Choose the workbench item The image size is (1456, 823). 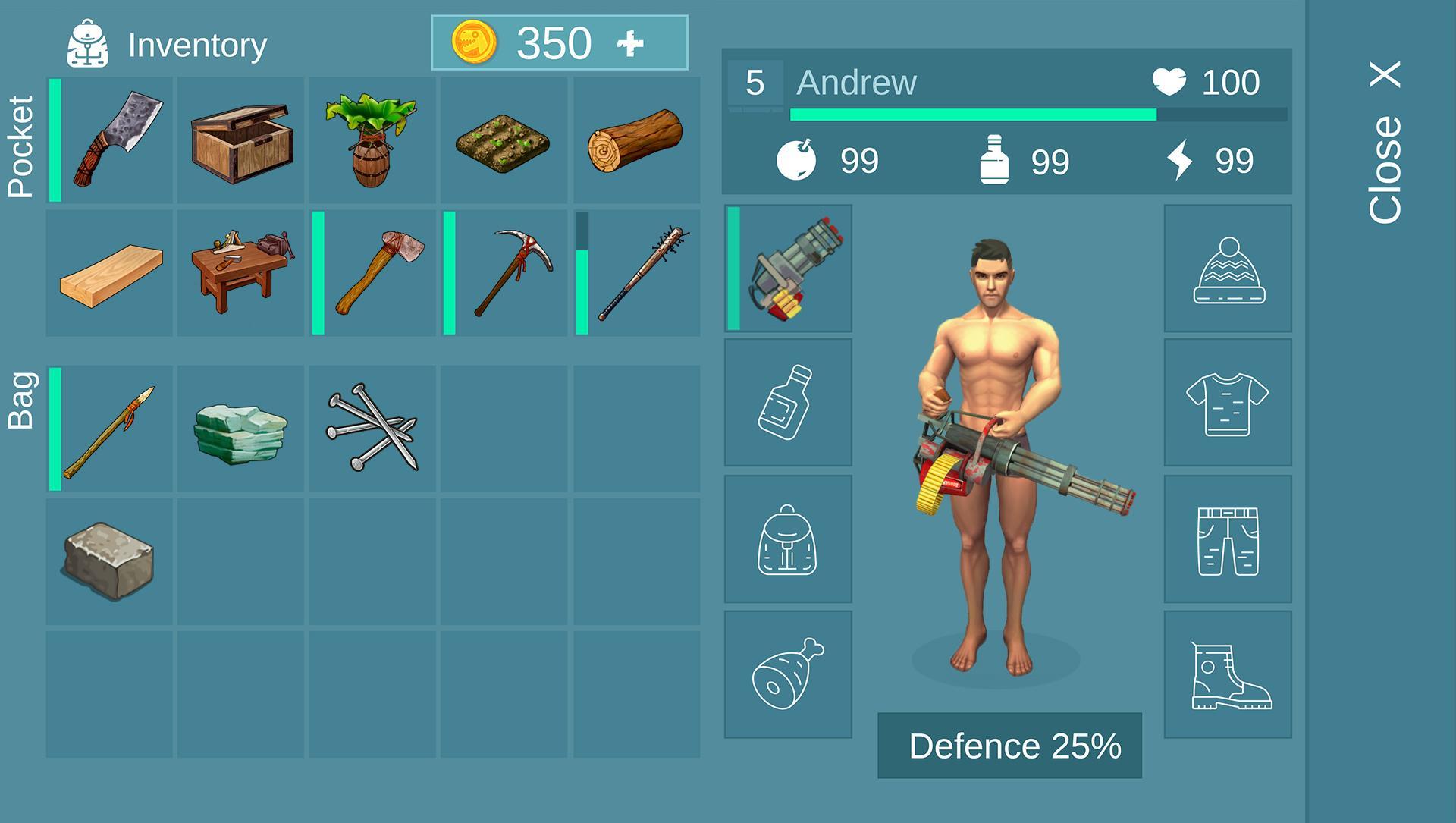tap(241, 274)
